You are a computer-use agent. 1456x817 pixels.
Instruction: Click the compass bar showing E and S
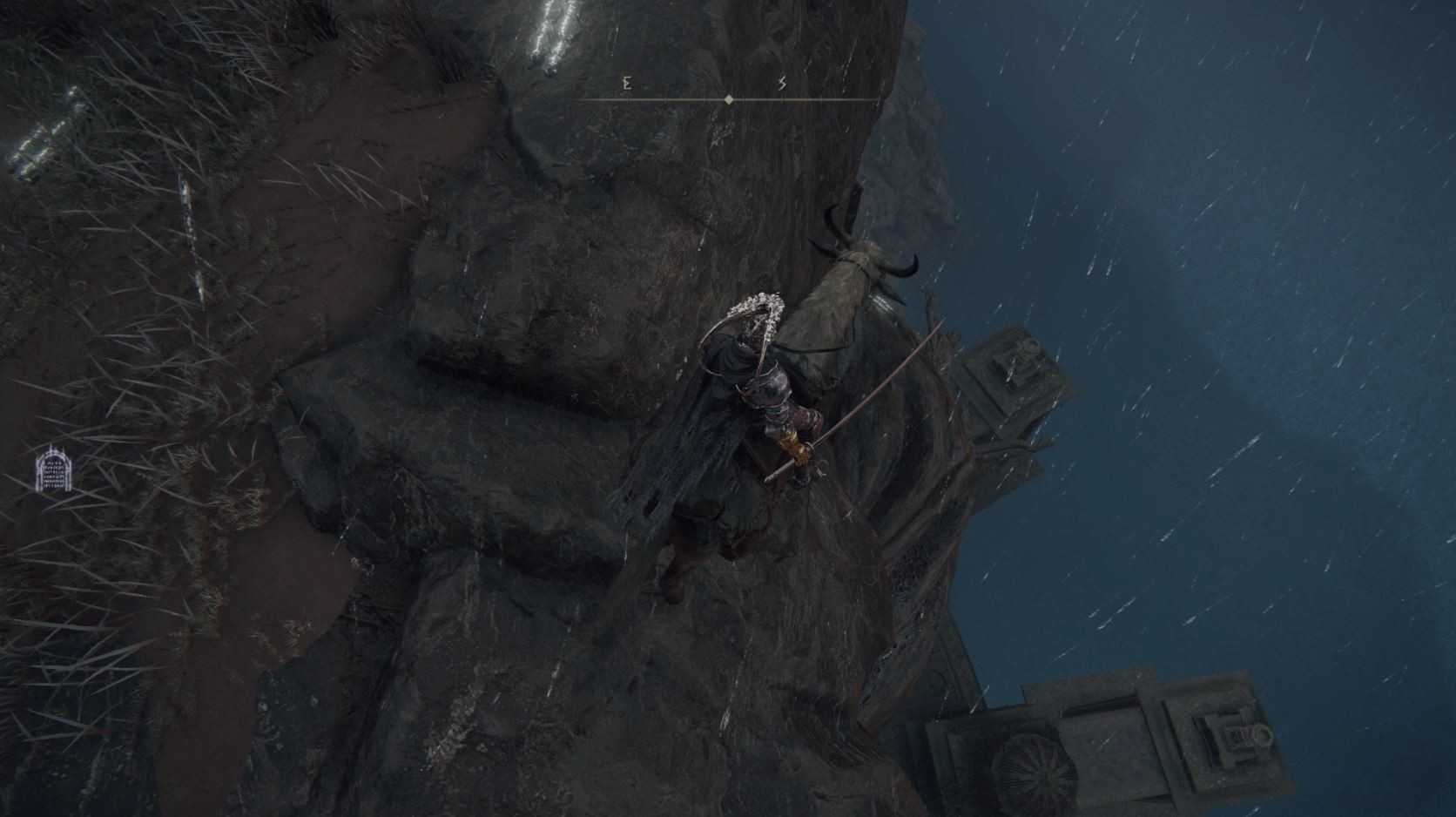point(728,99)
